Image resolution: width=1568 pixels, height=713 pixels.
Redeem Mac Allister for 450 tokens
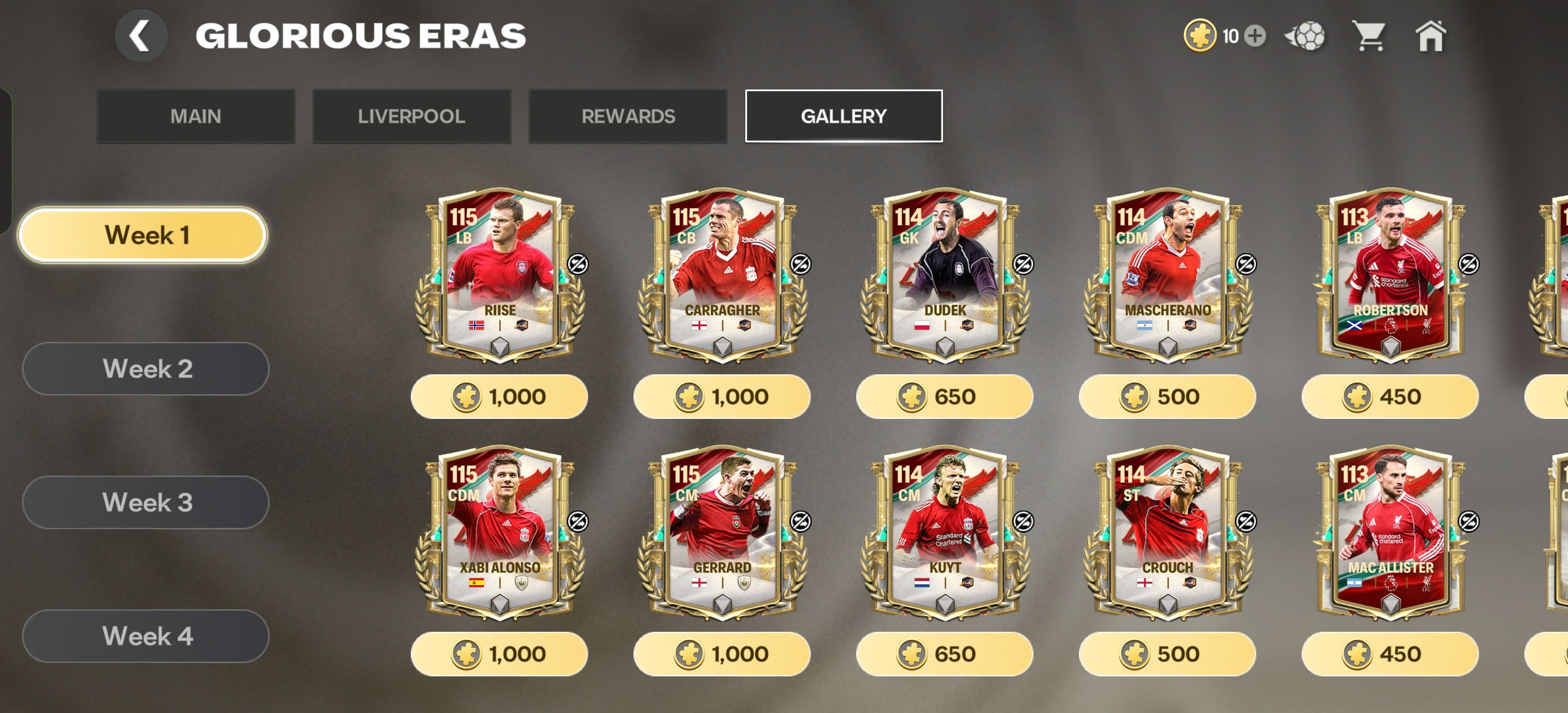(x=1390, y=653)
